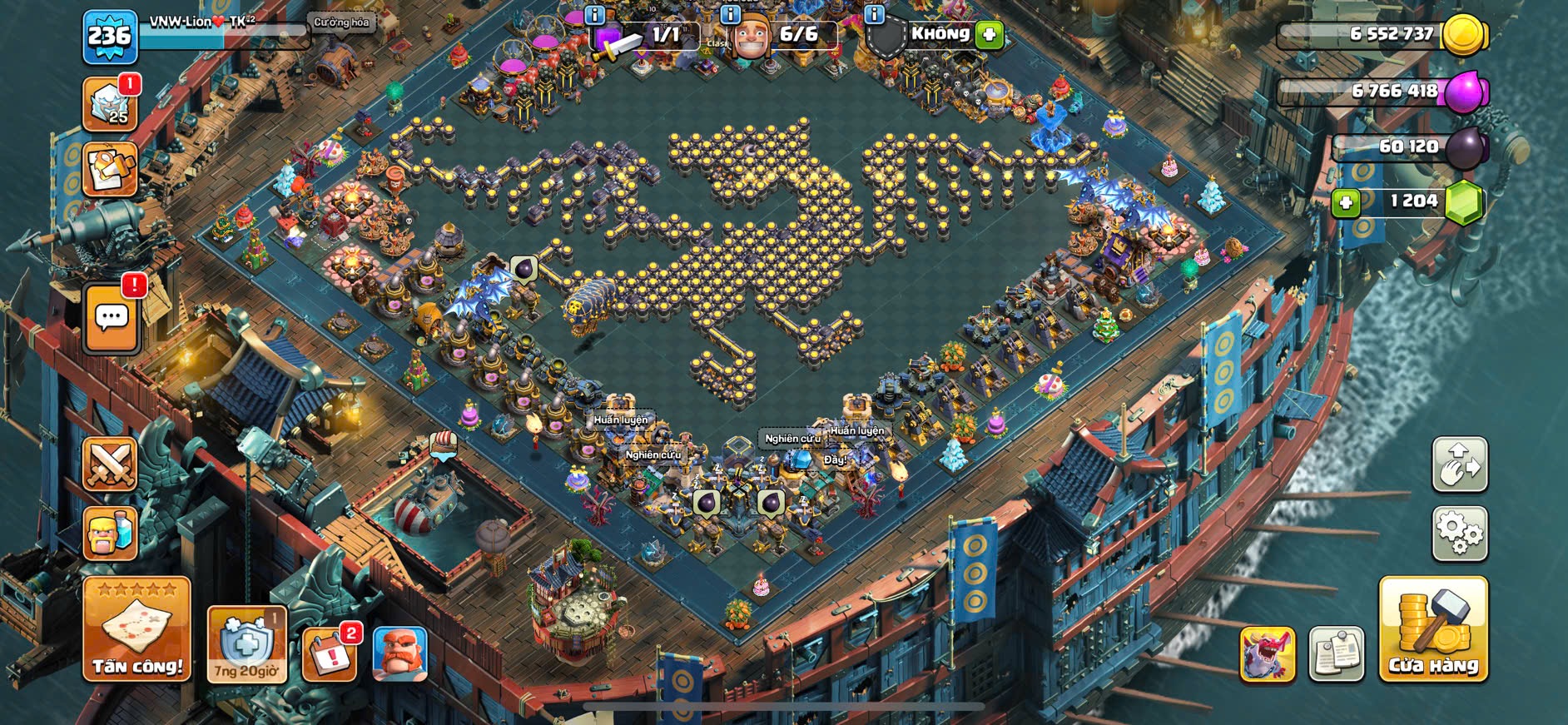Screen dimensions: 1568x725
Task: Open the orange icon below the ore button
Action: pos(110,169)
